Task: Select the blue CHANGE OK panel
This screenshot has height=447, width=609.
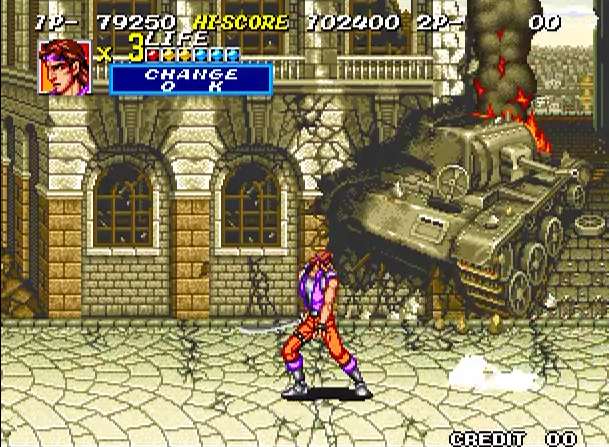Action: pos(190,80)
